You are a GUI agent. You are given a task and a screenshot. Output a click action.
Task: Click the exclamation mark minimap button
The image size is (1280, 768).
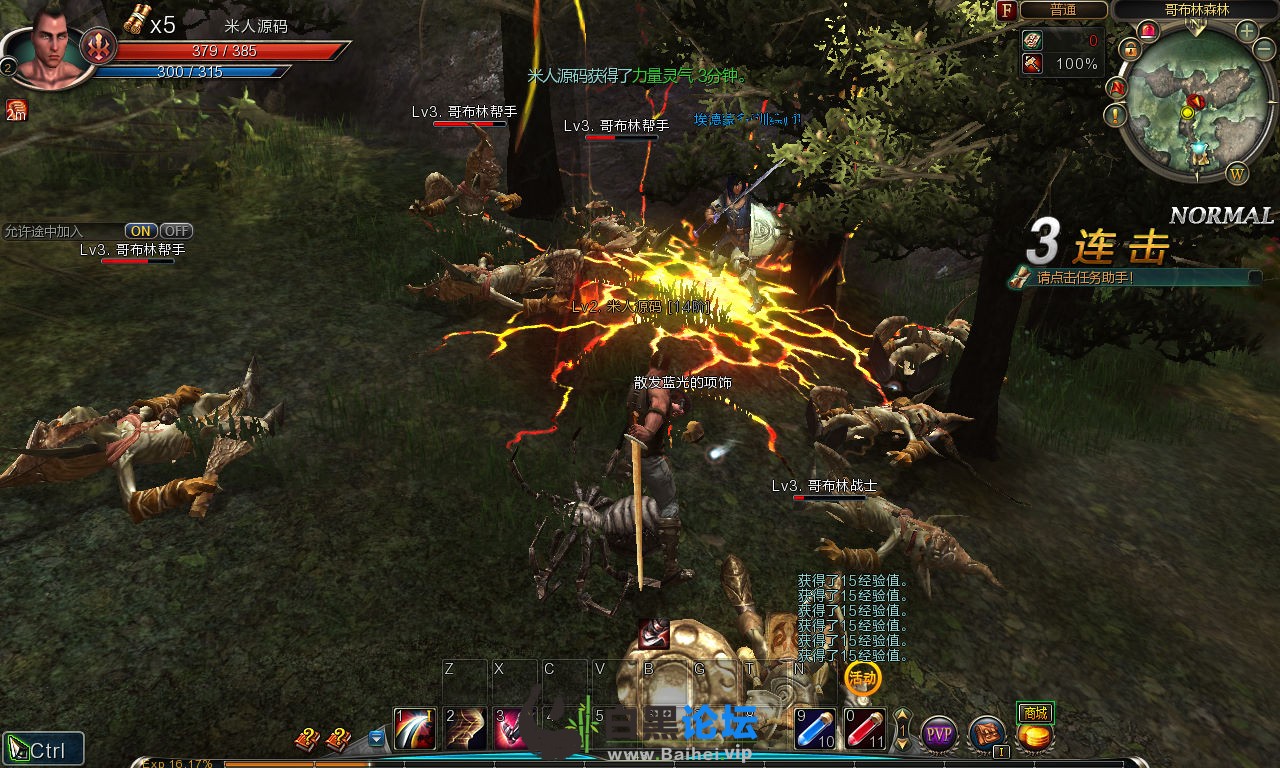[1116, 115]
